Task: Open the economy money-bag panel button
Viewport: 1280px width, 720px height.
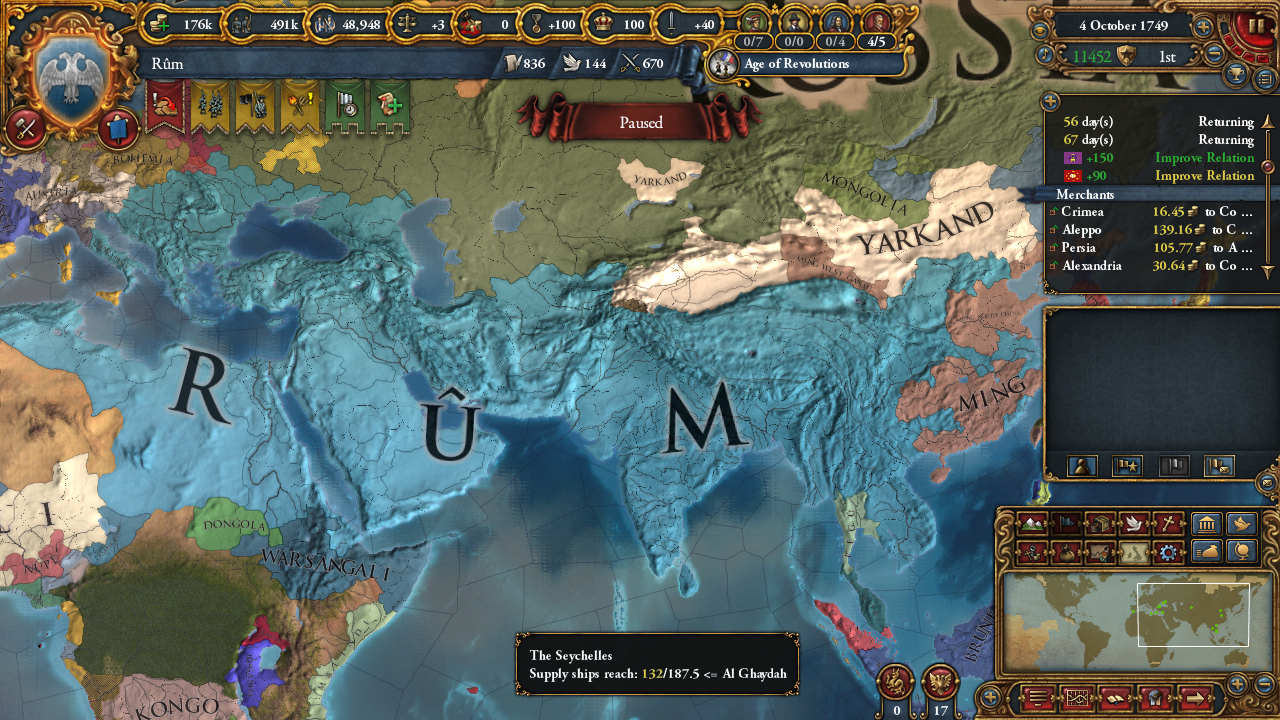Action: pyautogui.click(x=1206, y=552)
